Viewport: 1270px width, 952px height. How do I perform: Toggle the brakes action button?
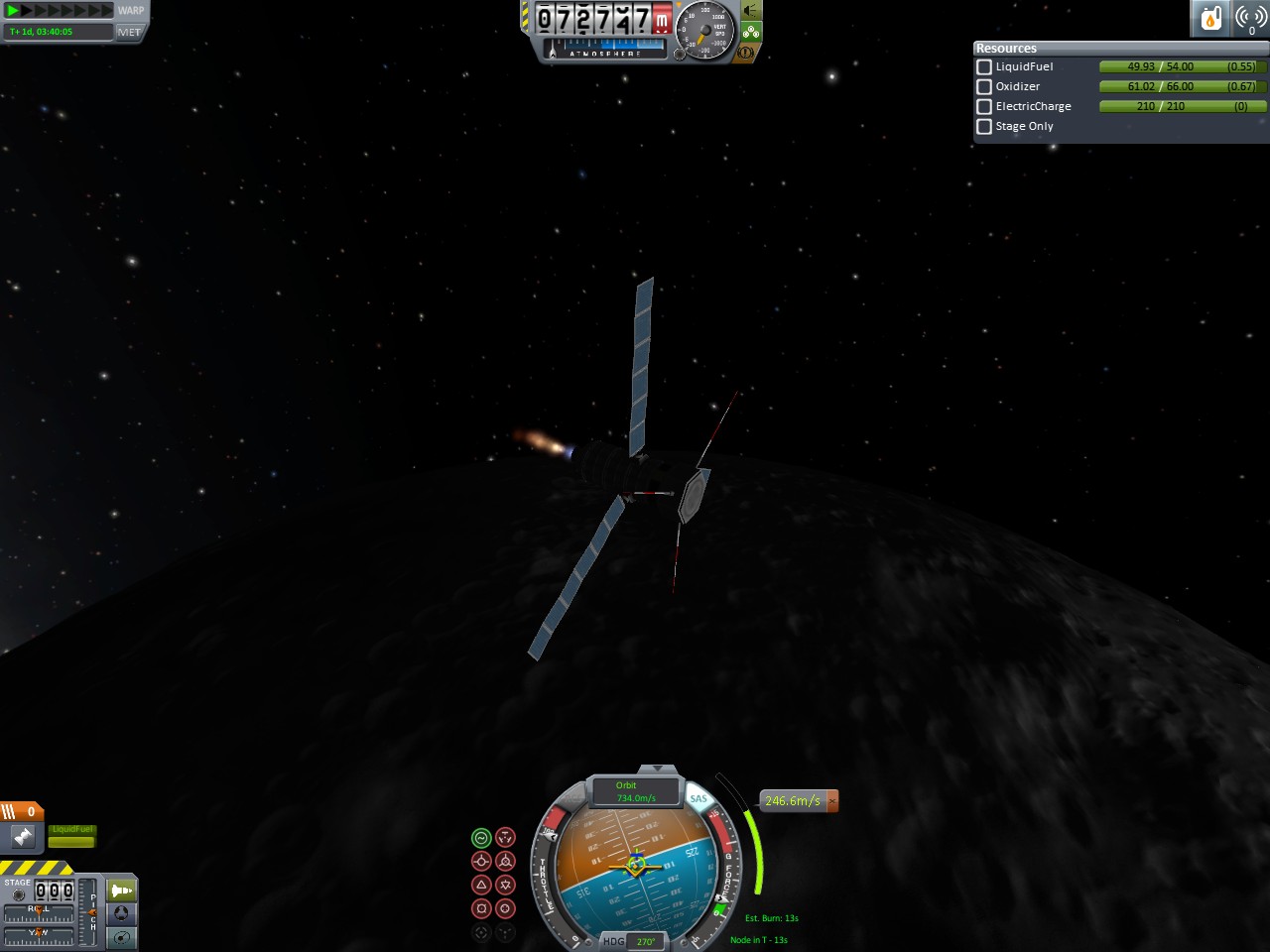tap(745, 53)
